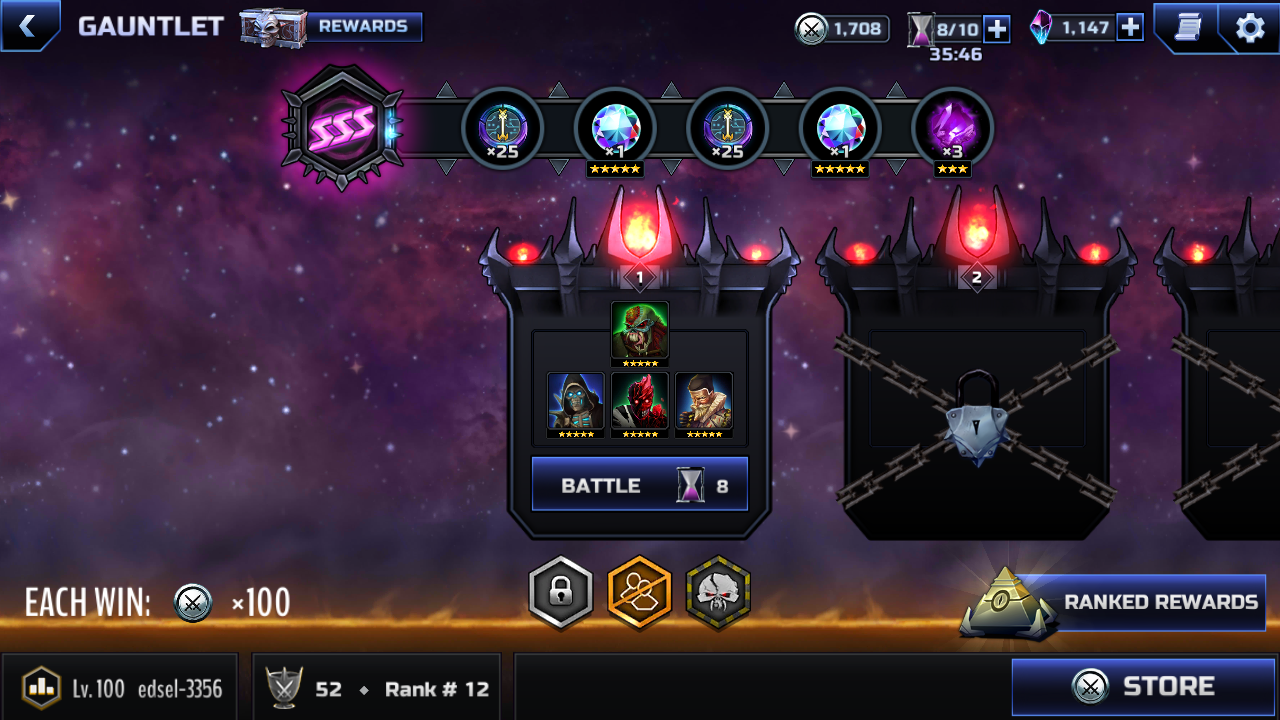1280x720 pixels.
Task: Open the settings gear
Action: (1250, 27)
